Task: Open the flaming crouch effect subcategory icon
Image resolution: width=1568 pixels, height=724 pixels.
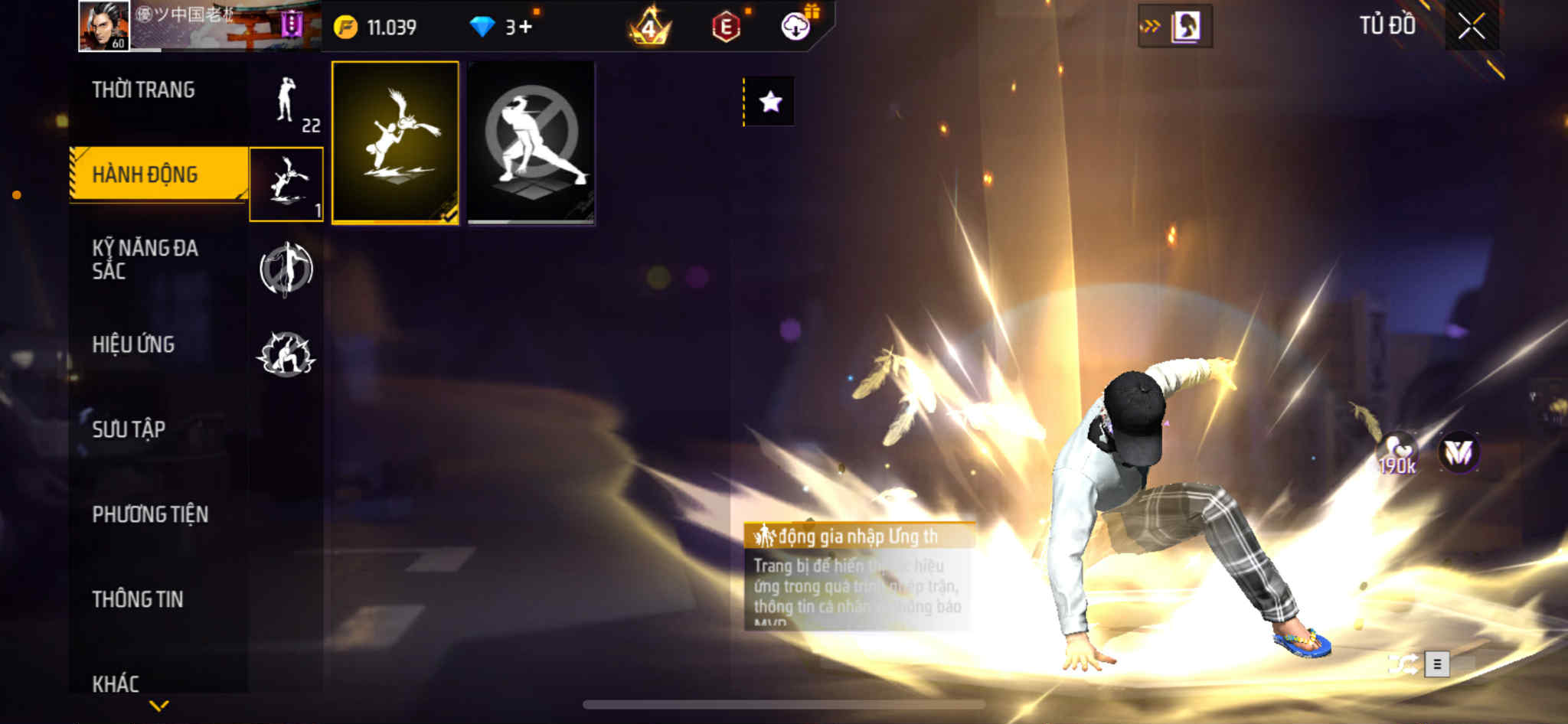Action: tap(286, 354)
